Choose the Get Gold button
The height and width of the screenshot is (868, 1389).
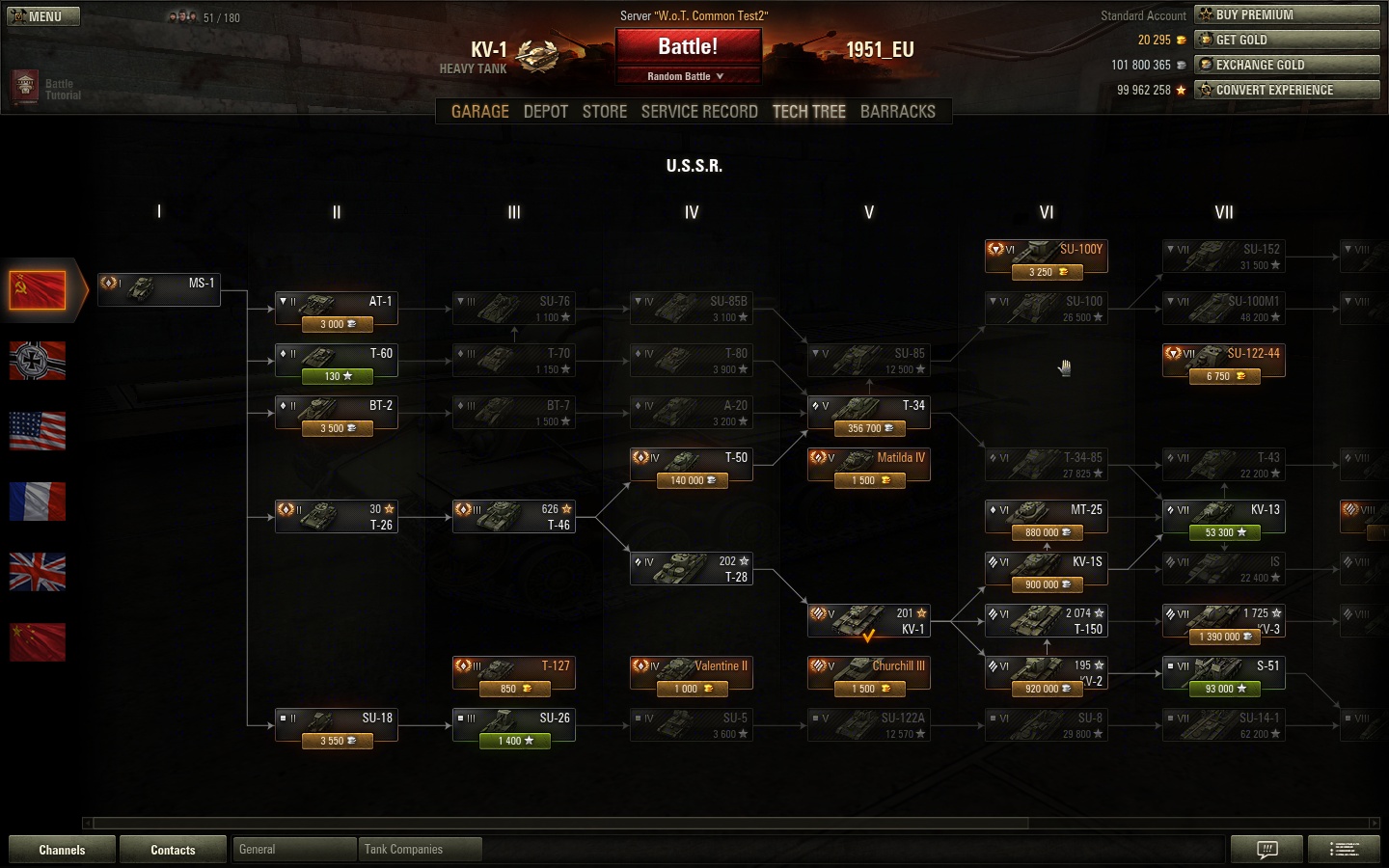pos(1287,40)
